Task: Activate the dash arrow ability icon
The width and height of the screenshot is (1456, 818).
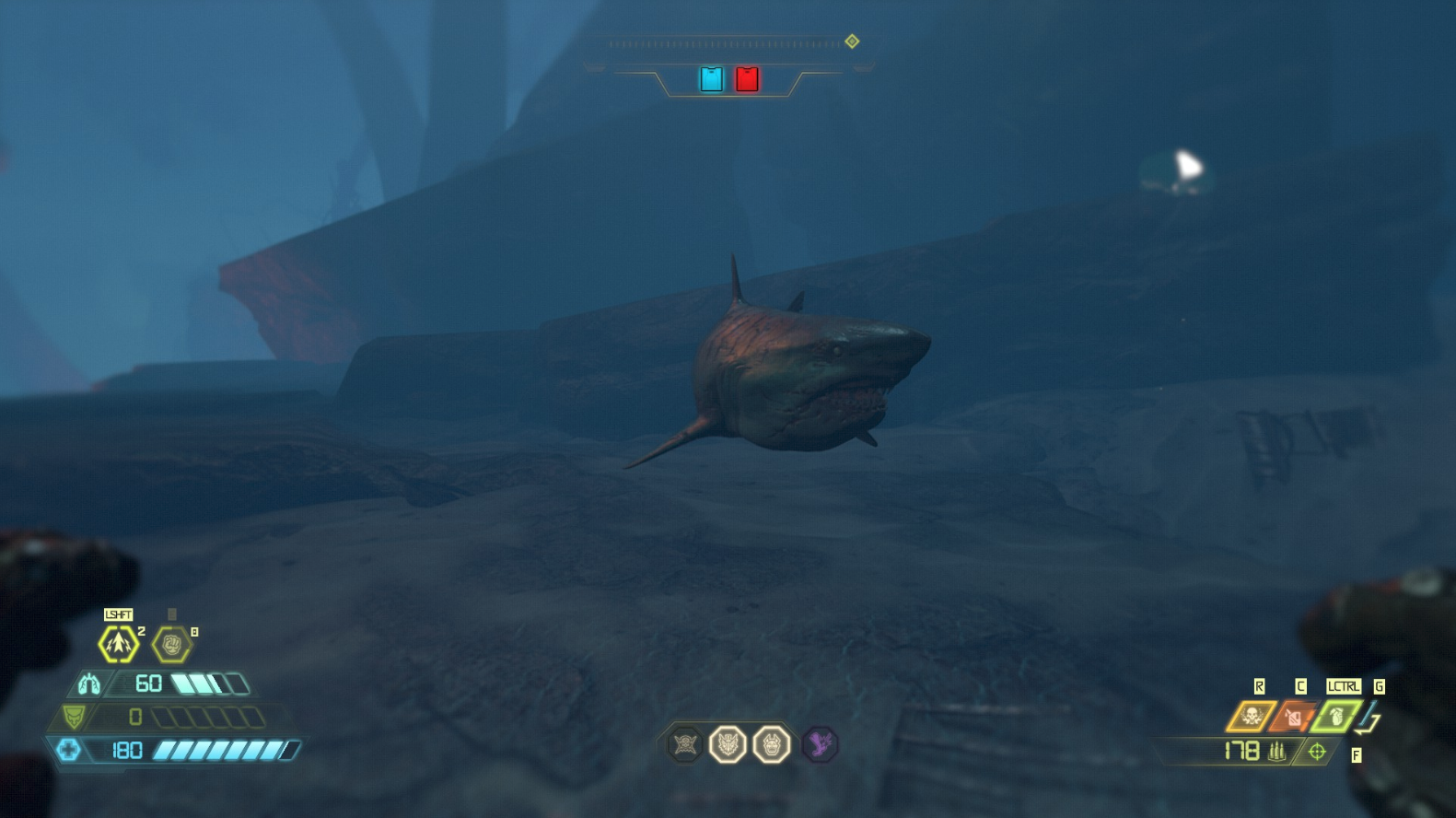Action: pos(118,645)
